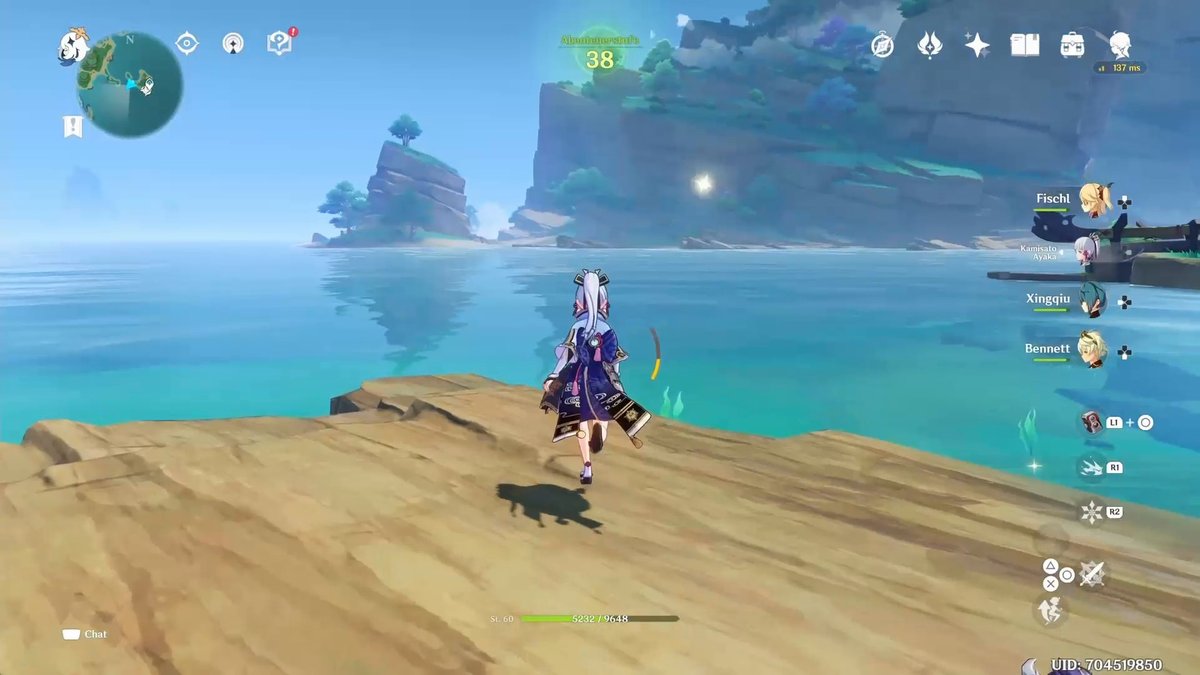1200x675 pixels.
Task: Open the quest banner with exclamation mark
Action: click(x=72, y=126)
